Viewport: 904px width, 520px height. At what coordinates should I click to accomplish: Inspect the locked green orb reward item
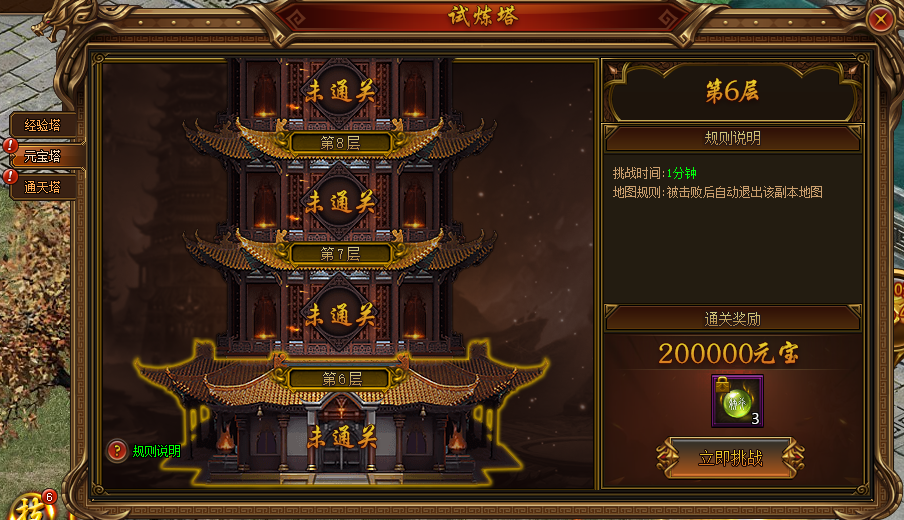pos(738,400)
